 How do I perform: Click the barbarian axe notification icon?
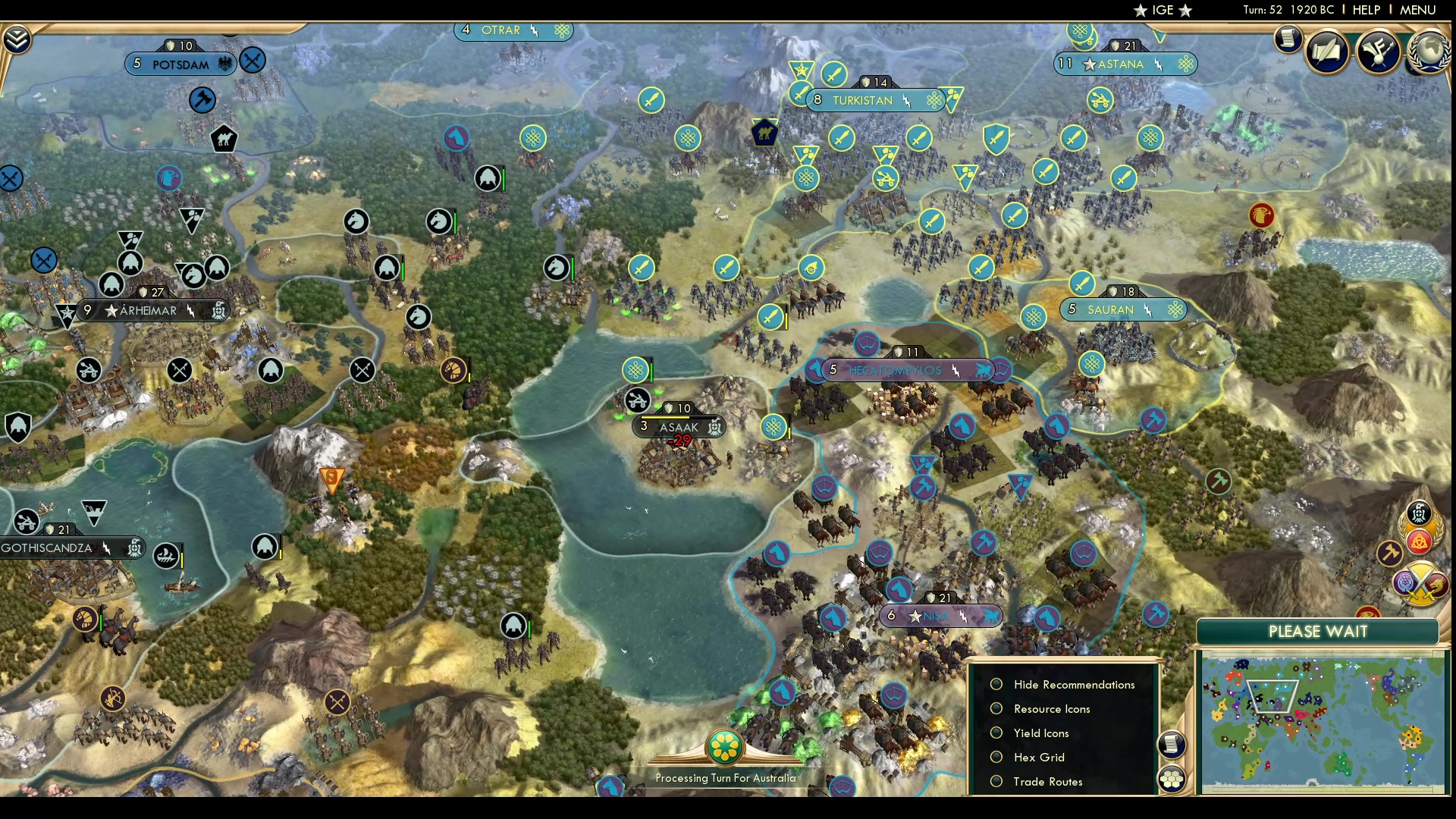pyautogui.click(x=1389, y=552)
